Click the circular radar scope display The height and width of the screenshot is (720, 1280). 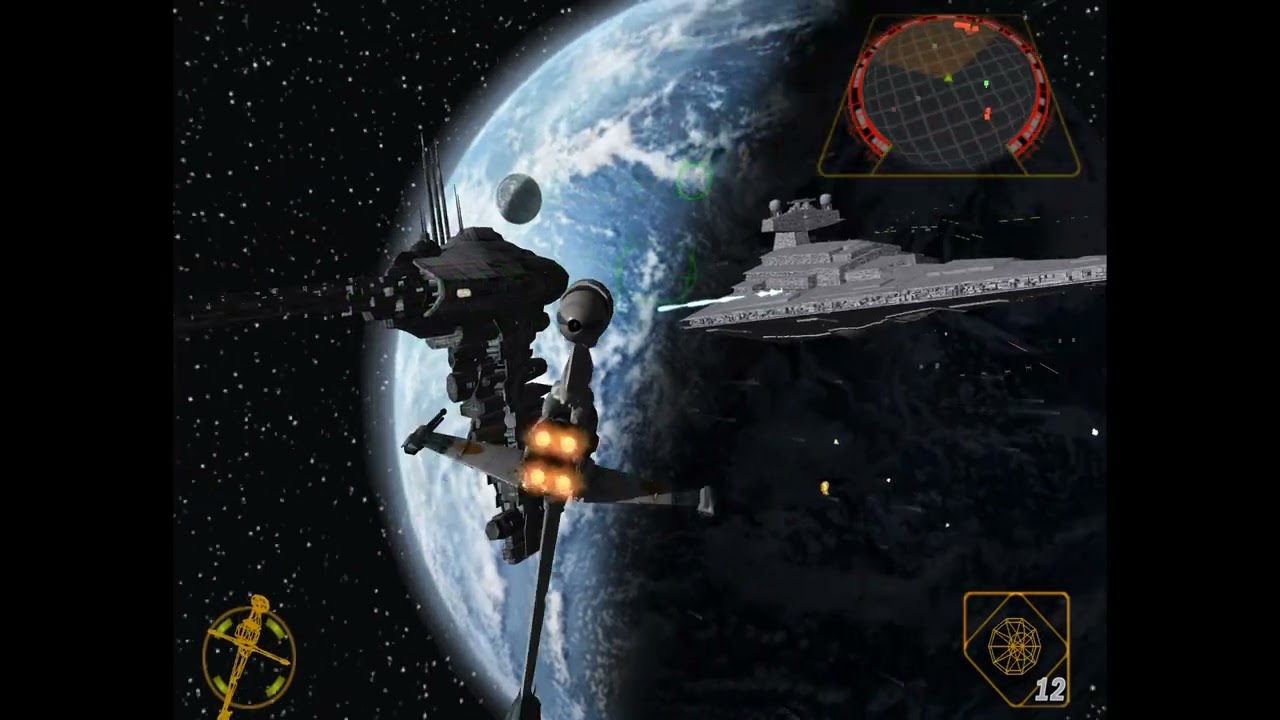pos(948,92)
